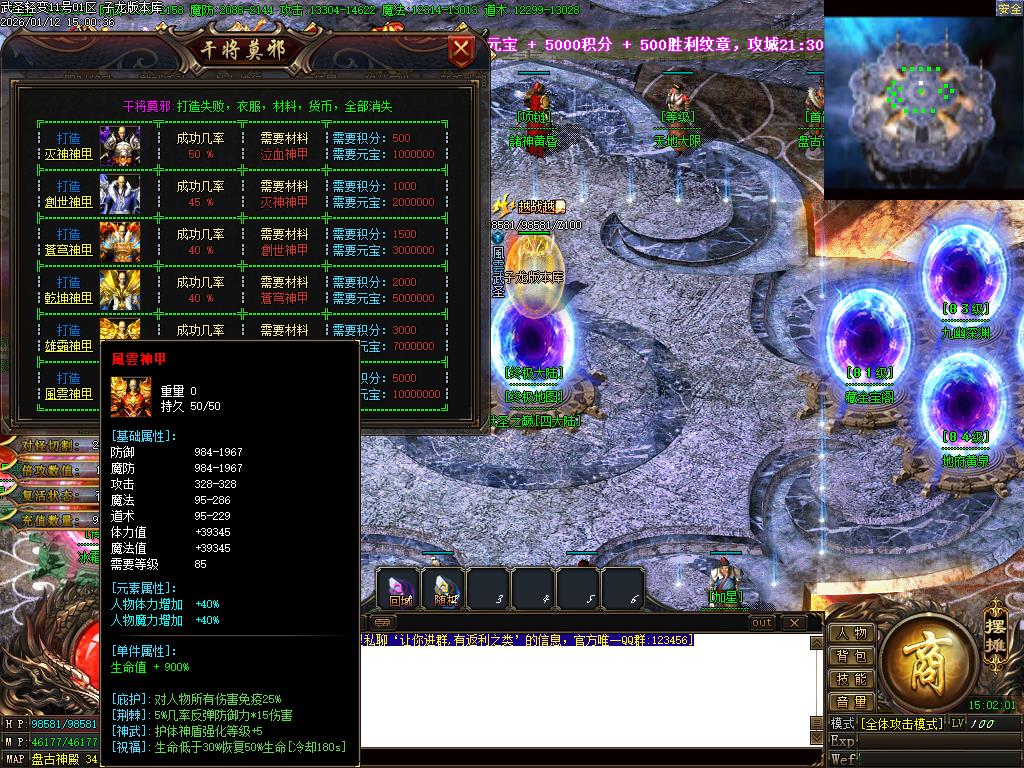Close the chat panel with X
The height and width of the screenshot is (768, 1024).
793,623
